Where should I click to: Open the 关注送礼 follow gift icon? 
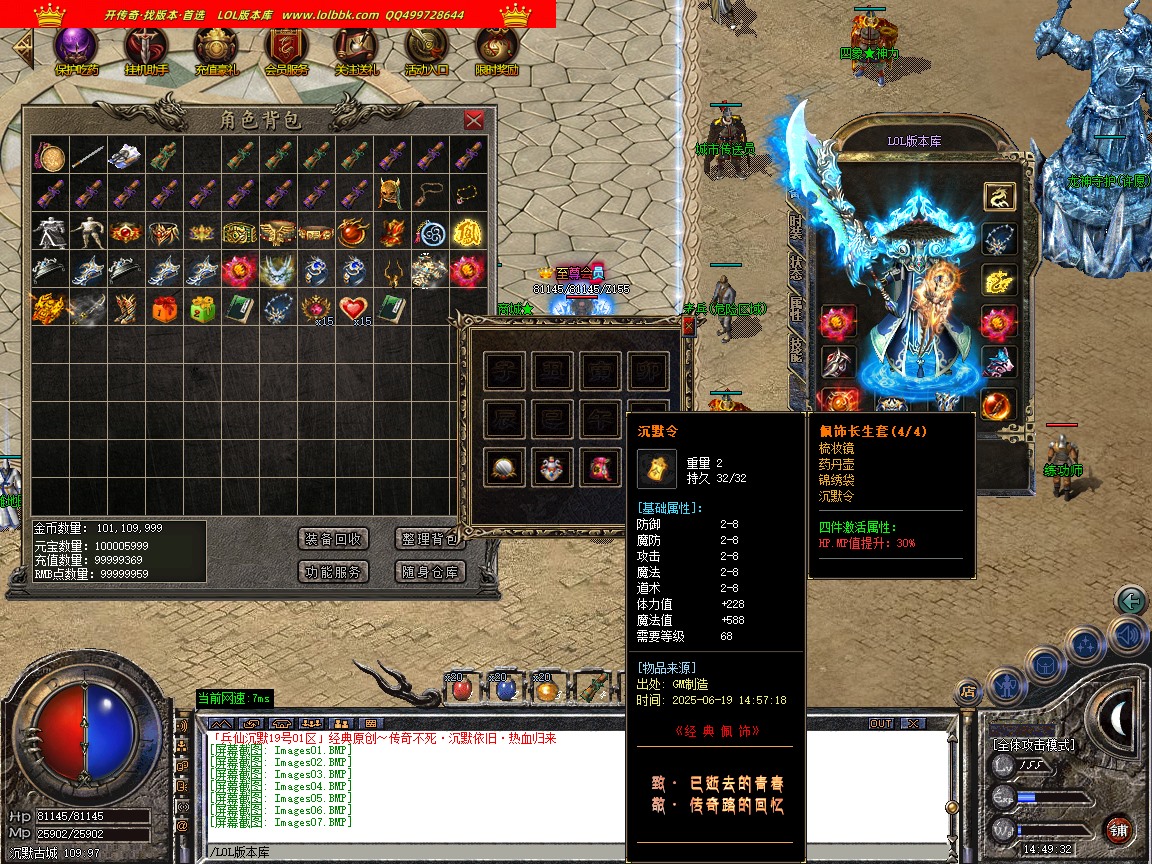pyautogui.click(x=356, y=50)
